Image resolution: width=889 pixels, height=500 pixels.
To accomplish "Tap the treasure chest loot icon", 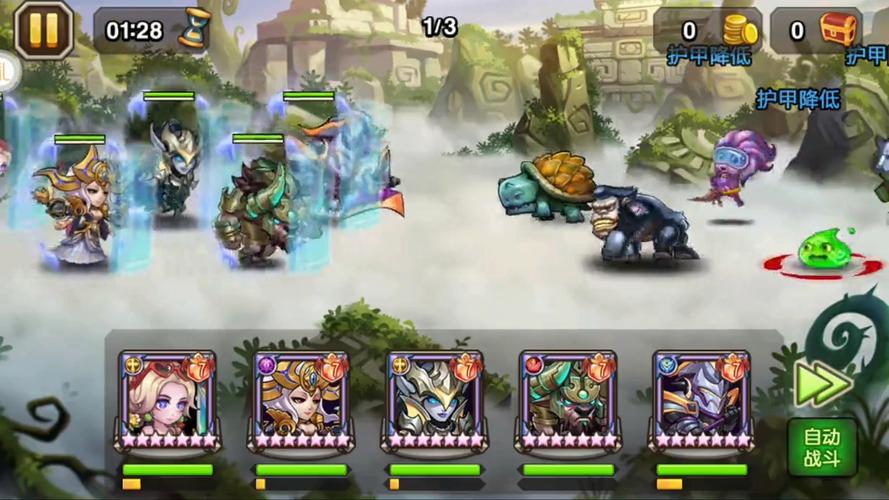I will (x=840, y=29).
